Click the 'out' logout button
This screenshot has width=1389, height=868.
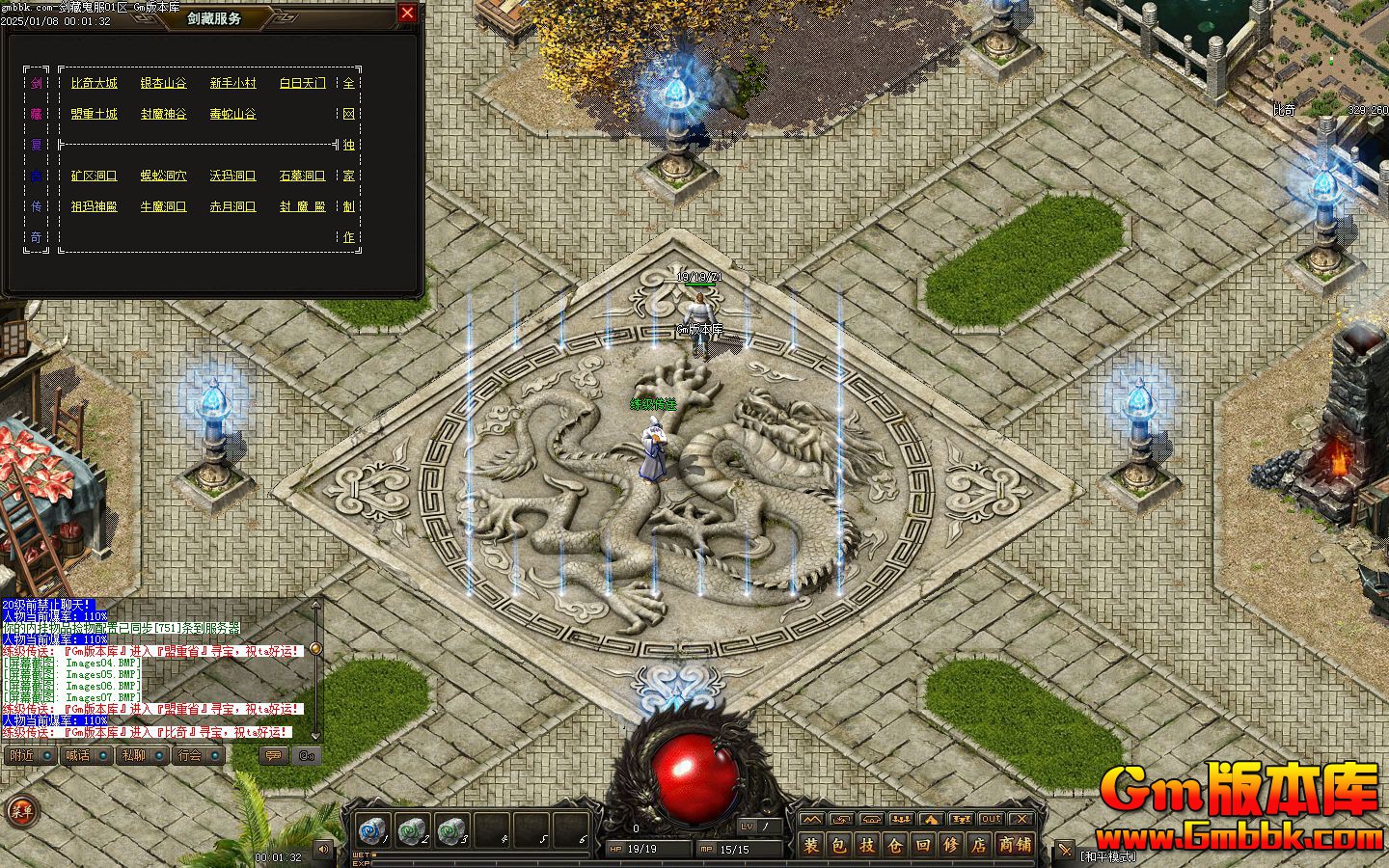coord(991,820)
